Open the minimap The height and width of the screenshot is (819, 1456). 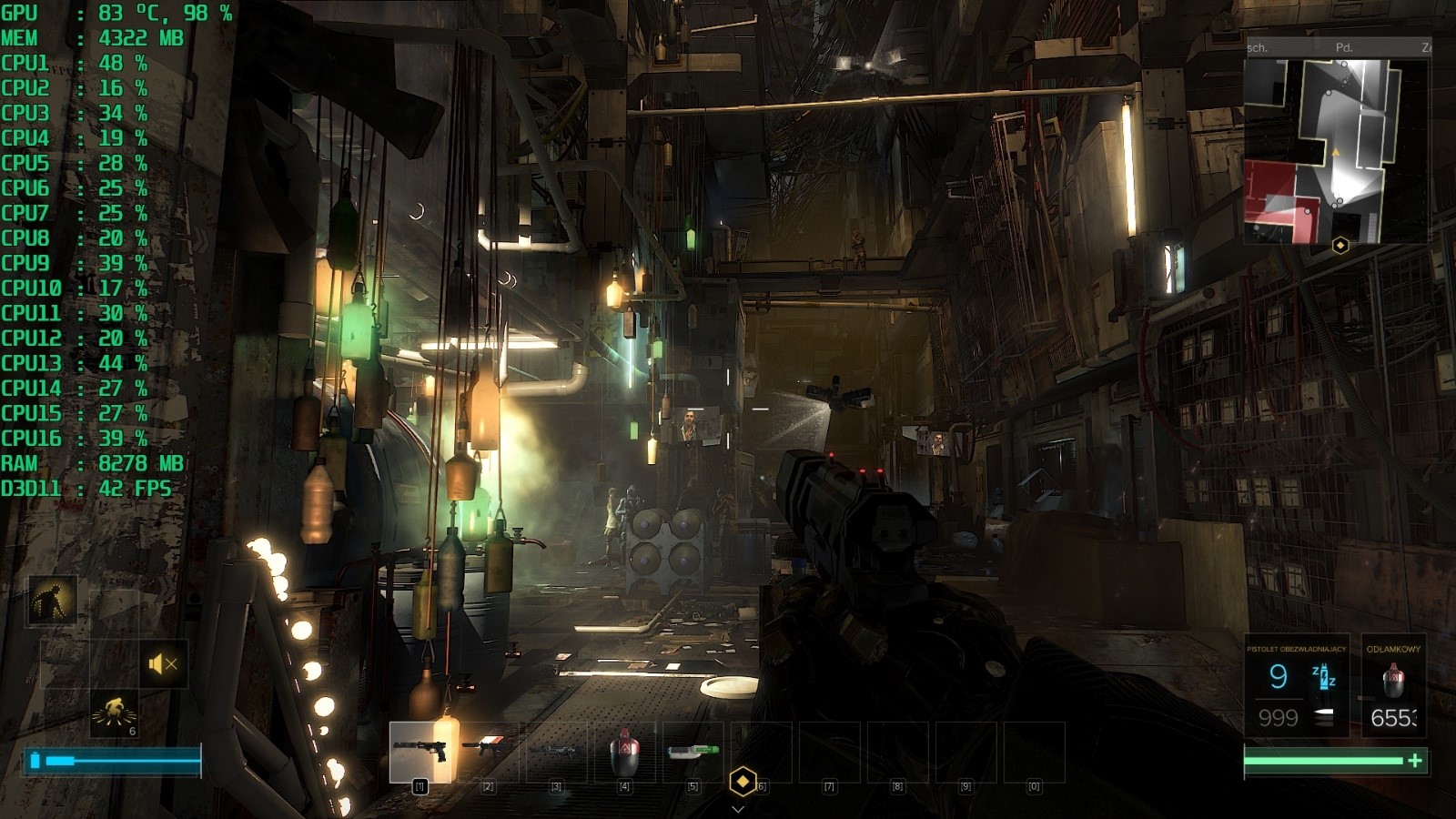tap(1336, 150)
